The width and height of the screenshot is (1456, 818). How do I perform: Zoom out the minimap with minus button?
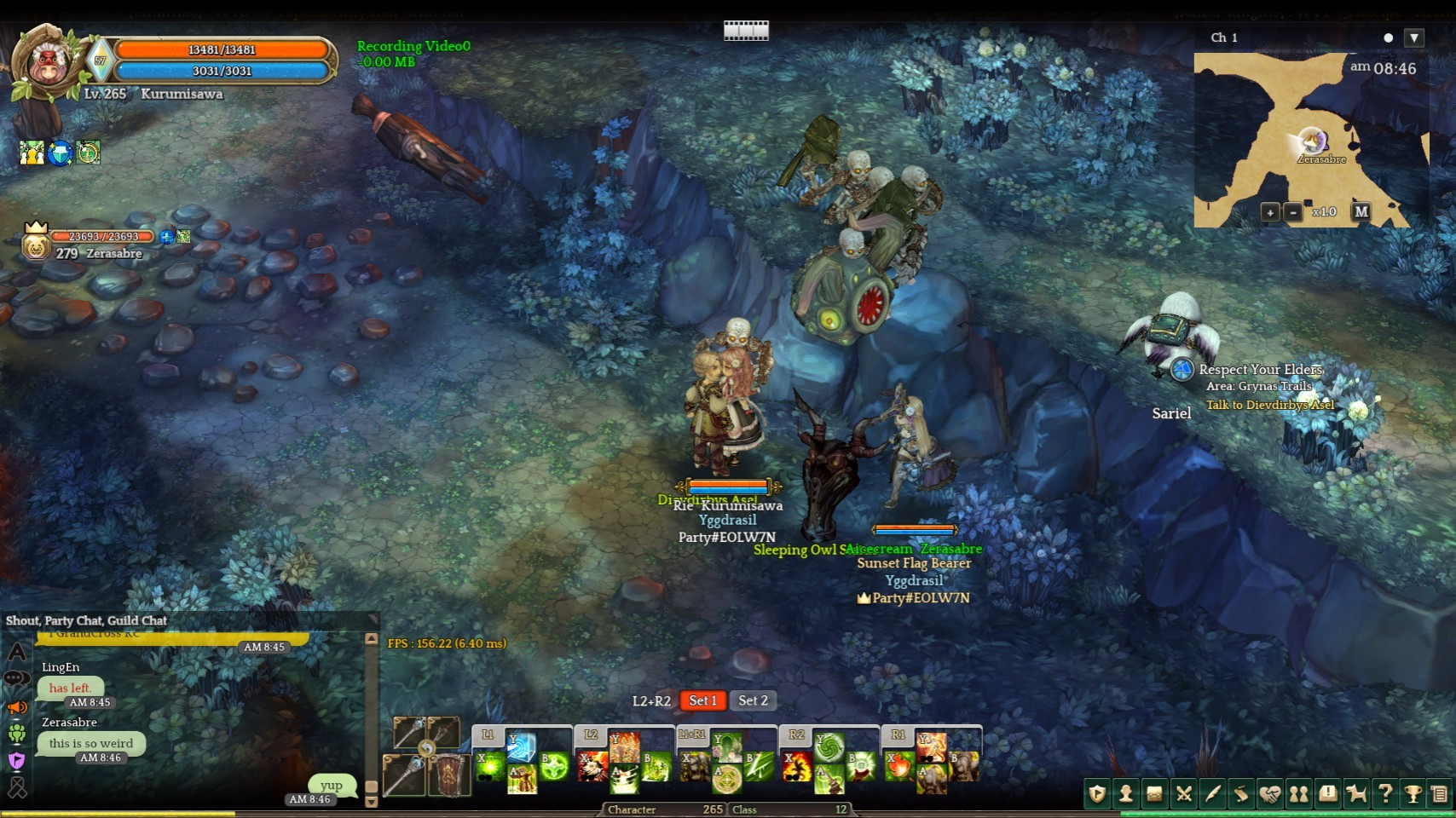tap(1293, 212)
